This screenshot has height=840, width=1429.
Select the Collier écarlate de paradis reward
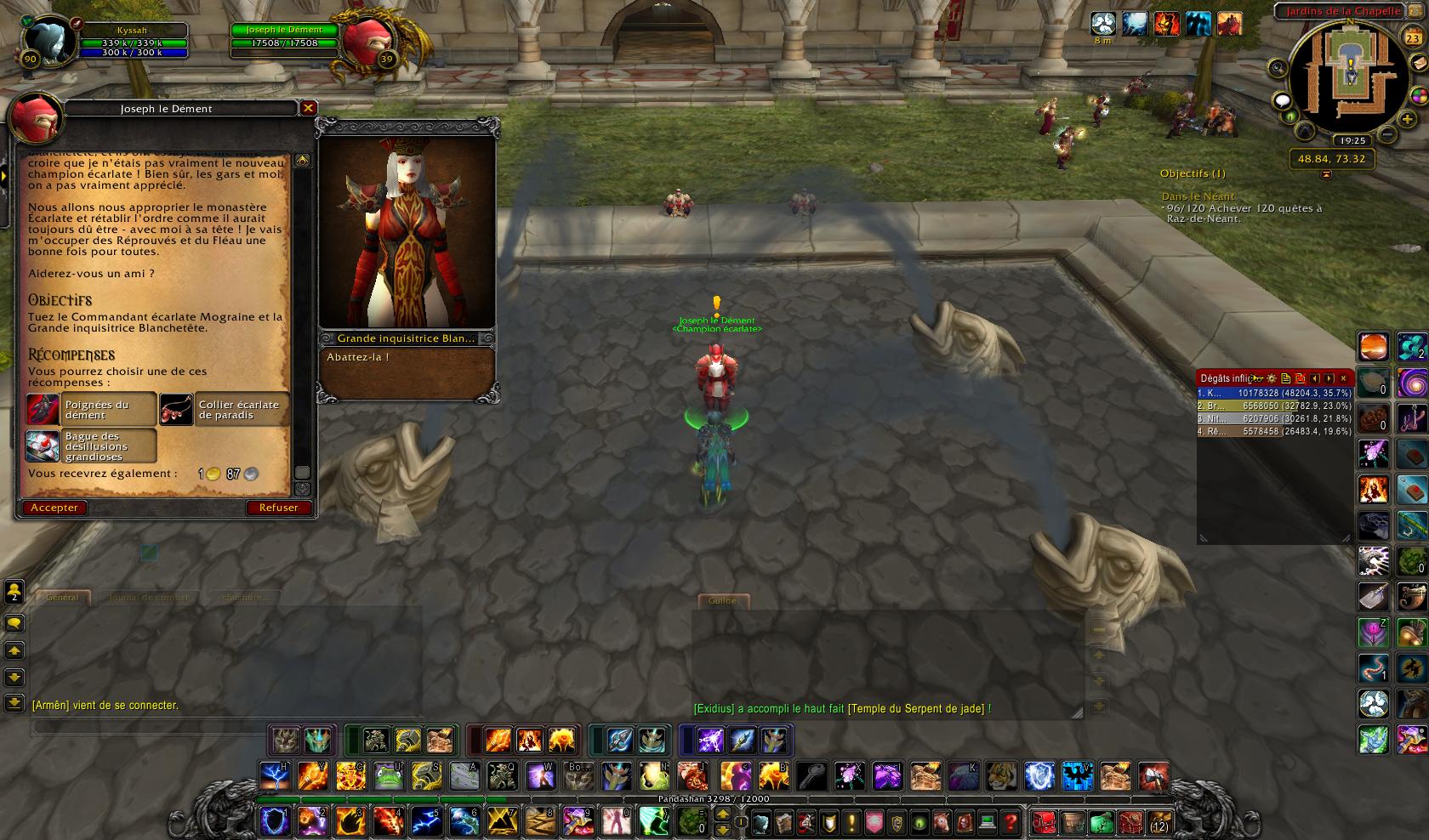[225, 410]
